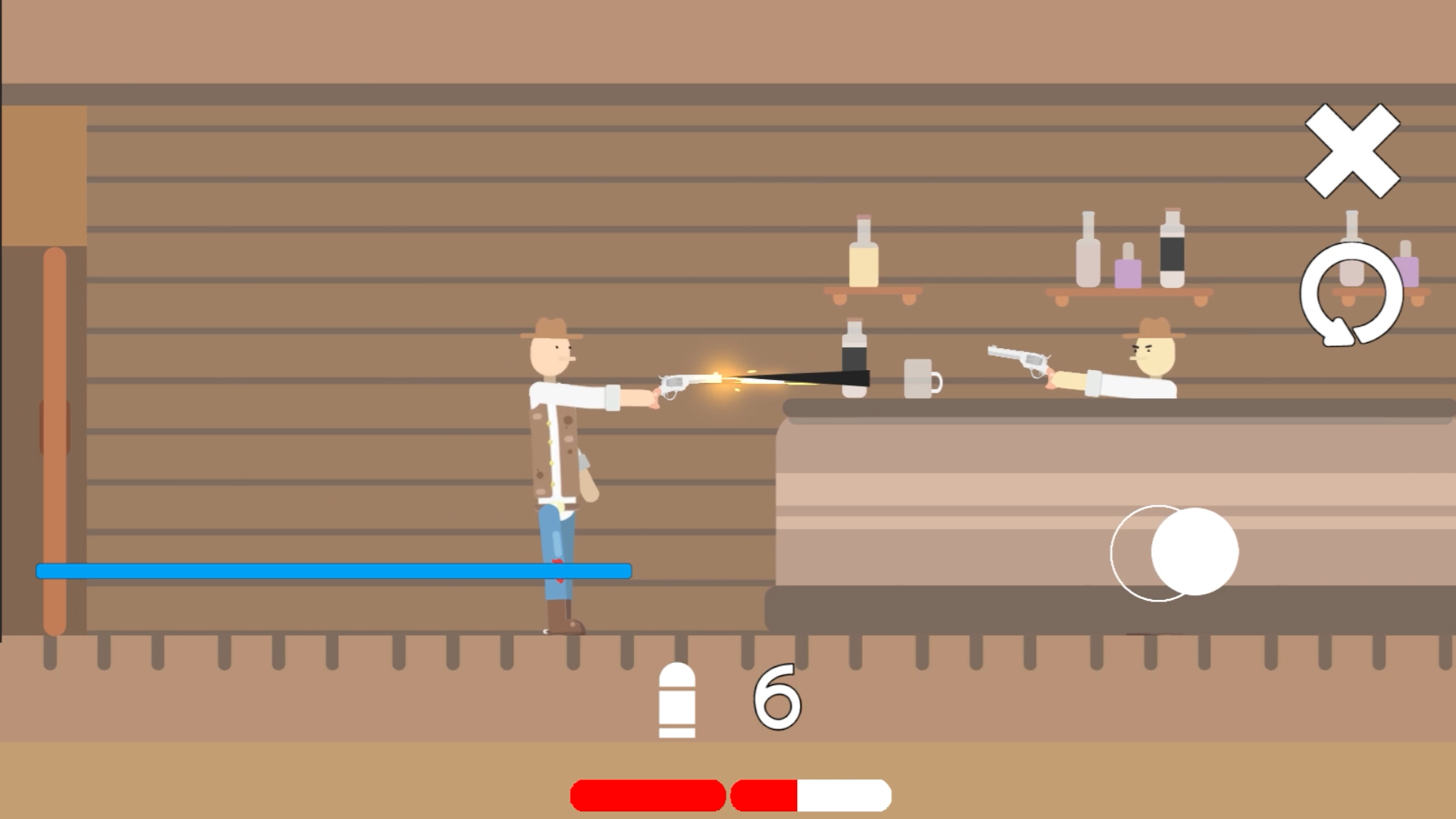The width and height of the screenshot is (1456, 819).
Task: Click the blue aiming power bar
Action: coord(334,570)
